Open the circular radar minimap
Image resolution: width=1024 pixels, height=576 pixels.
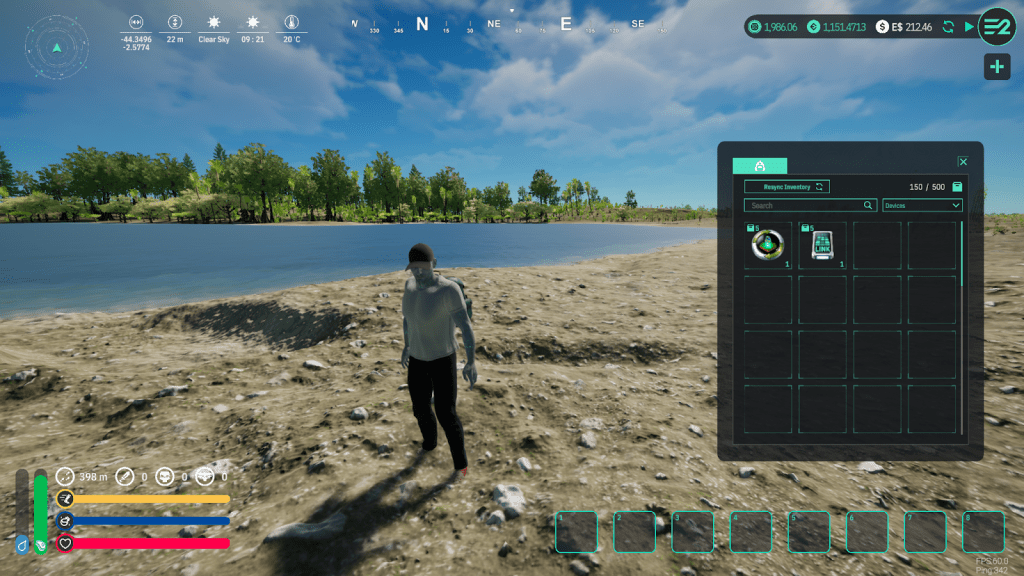57,47
